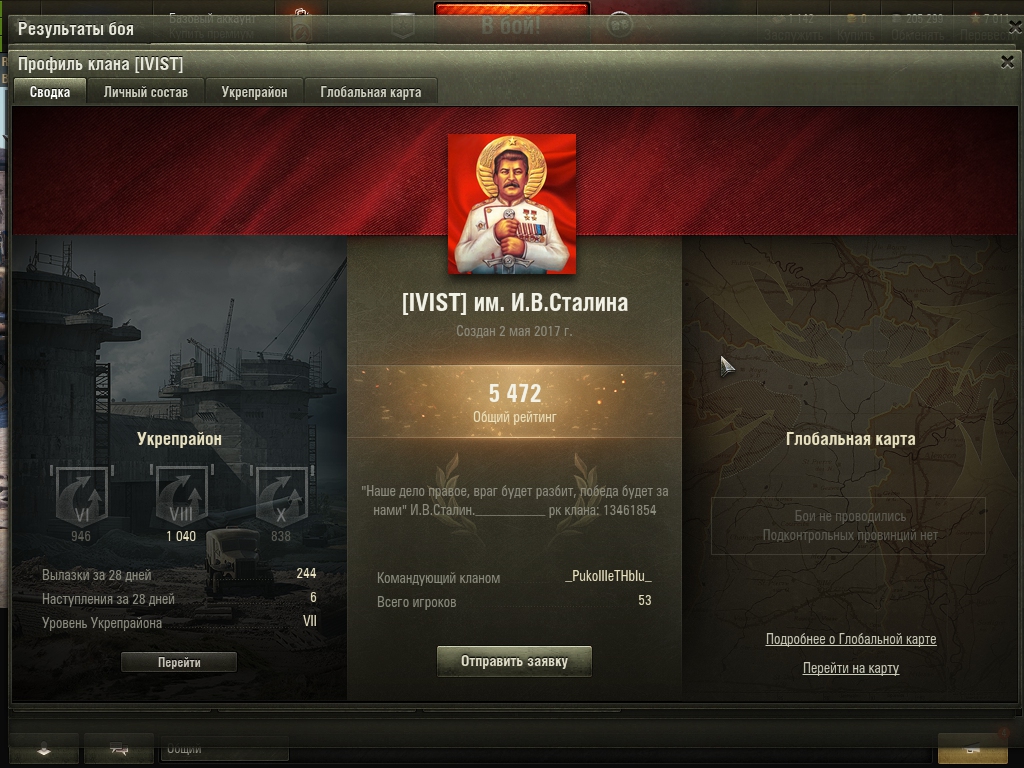Show the Глобальная карта tab
This screenshot has height=768, width=1024.
[371, 92]
